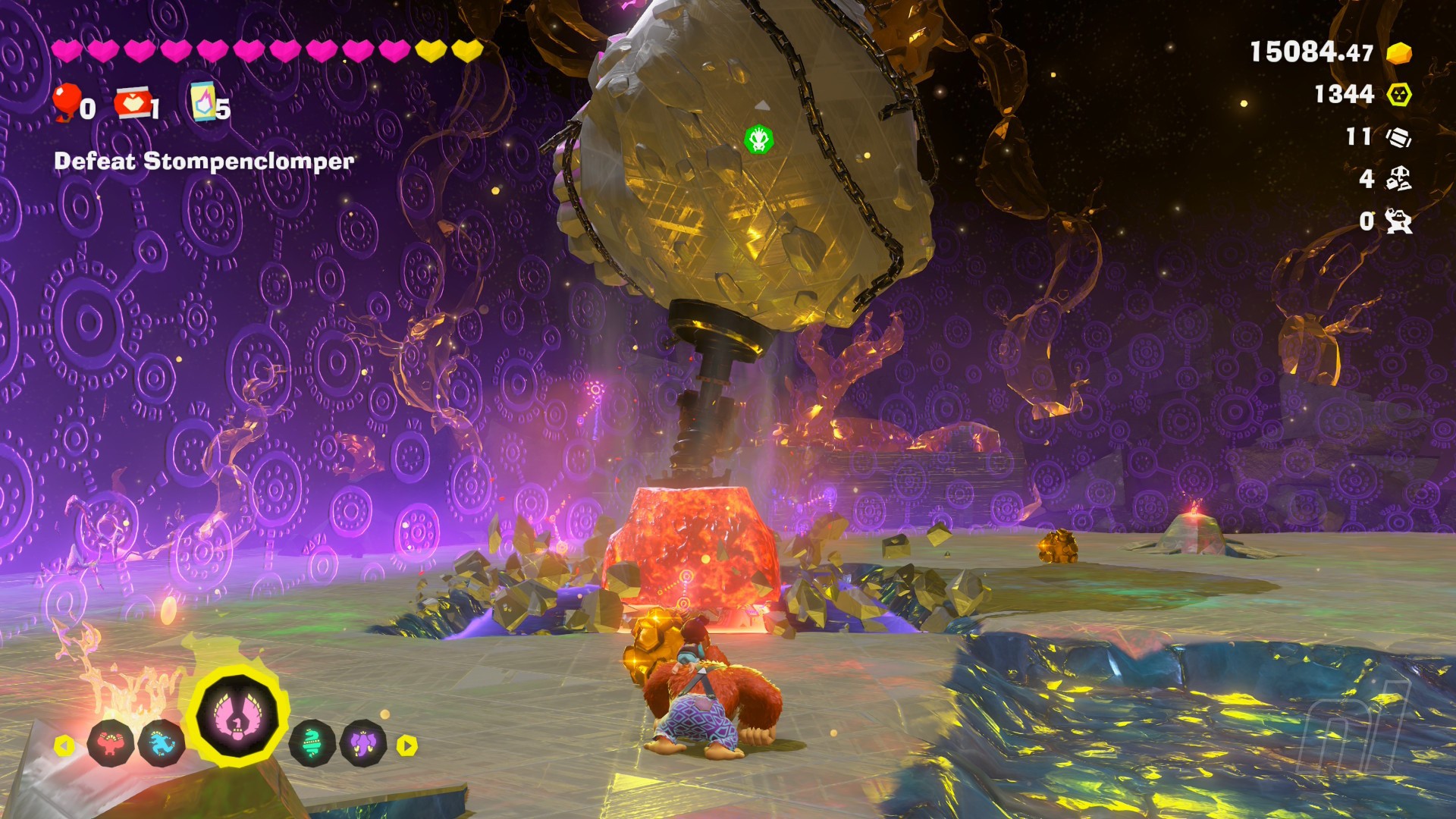Click the left arrow of the Bananza selector

click(64, 745)
